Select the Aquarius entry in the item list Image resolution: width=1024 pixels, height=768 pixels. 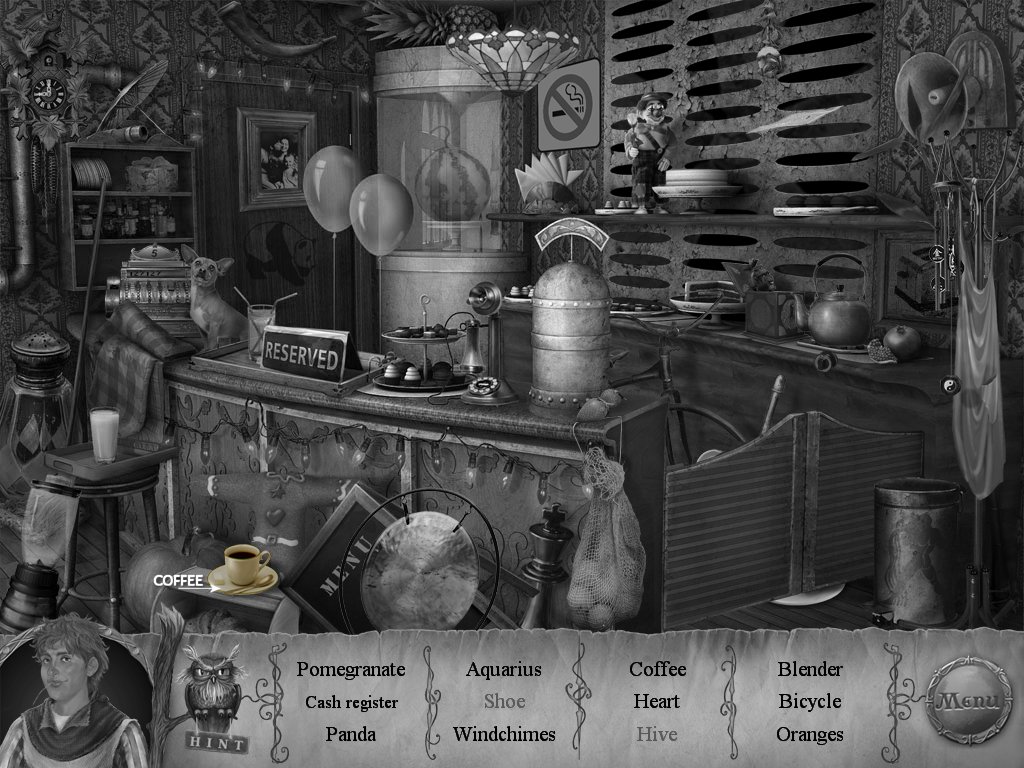(503, 669)
